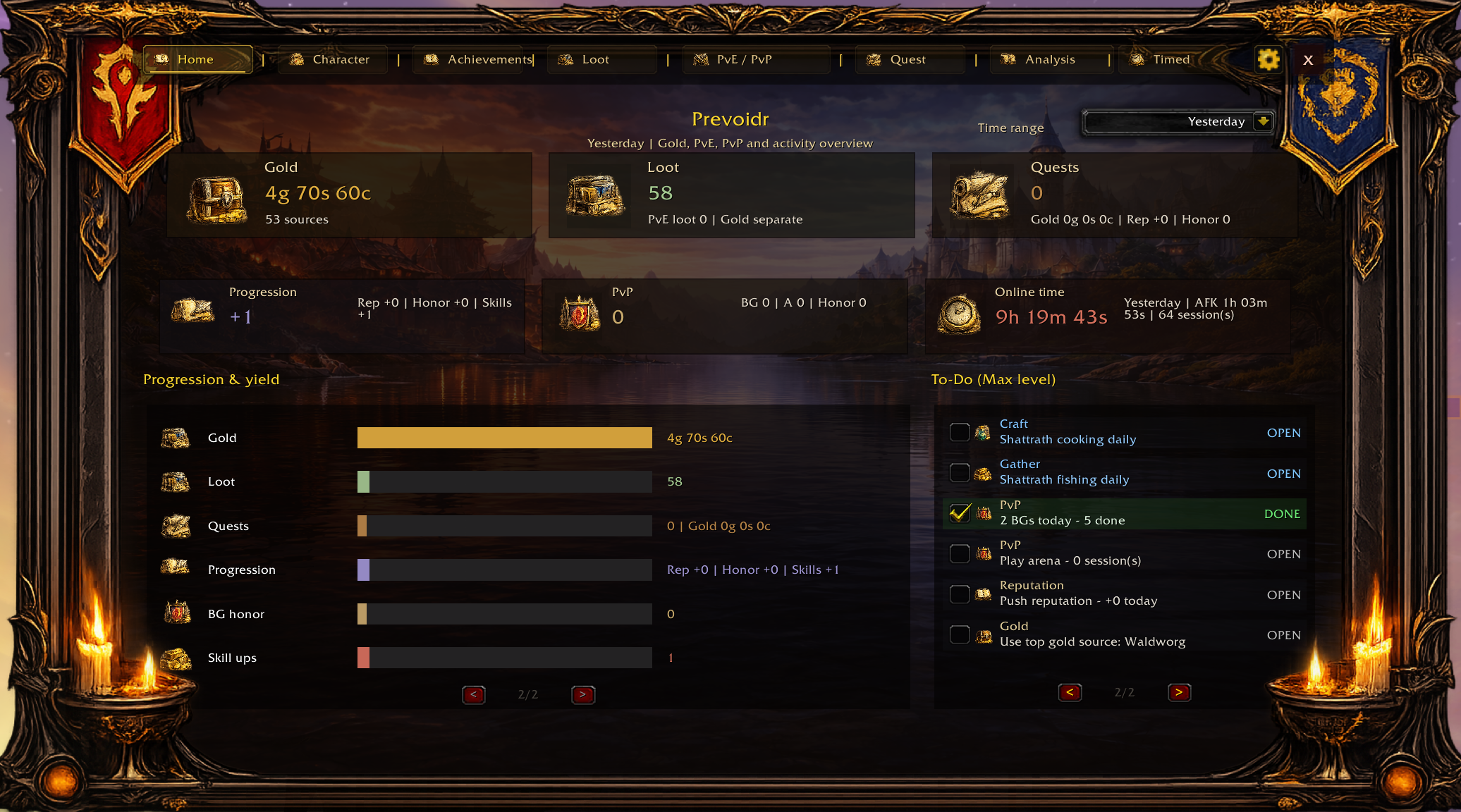Go to previous Progression & yield page
The width and height of the screenshot is (1461, 812).
point(474,694)
